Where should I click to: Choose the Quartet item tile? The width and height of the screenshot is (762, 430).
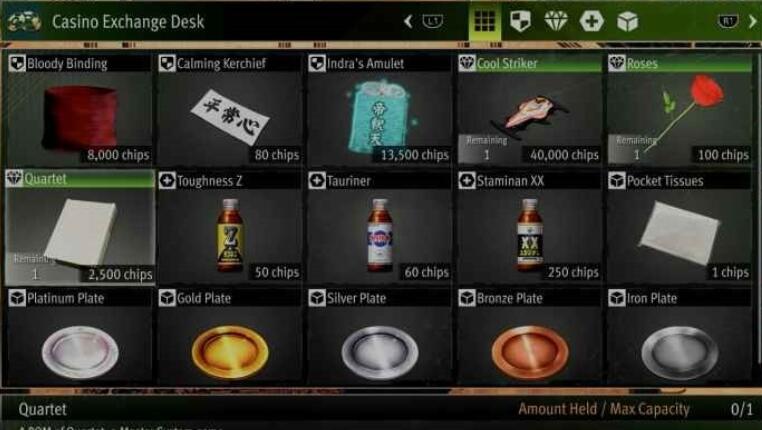(79, 227)
